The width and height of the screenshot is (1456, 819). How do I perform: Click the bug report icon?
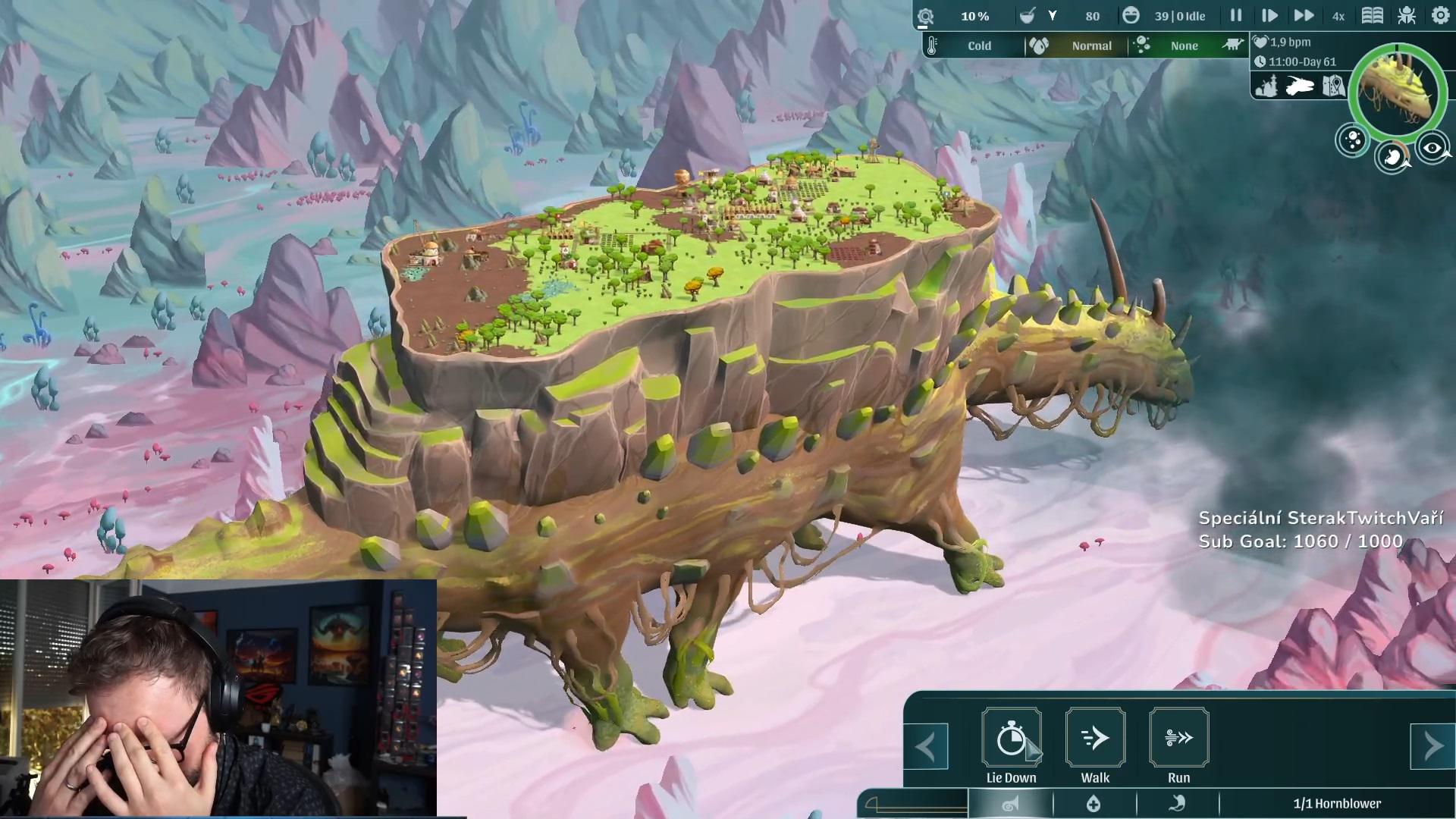1407,16
